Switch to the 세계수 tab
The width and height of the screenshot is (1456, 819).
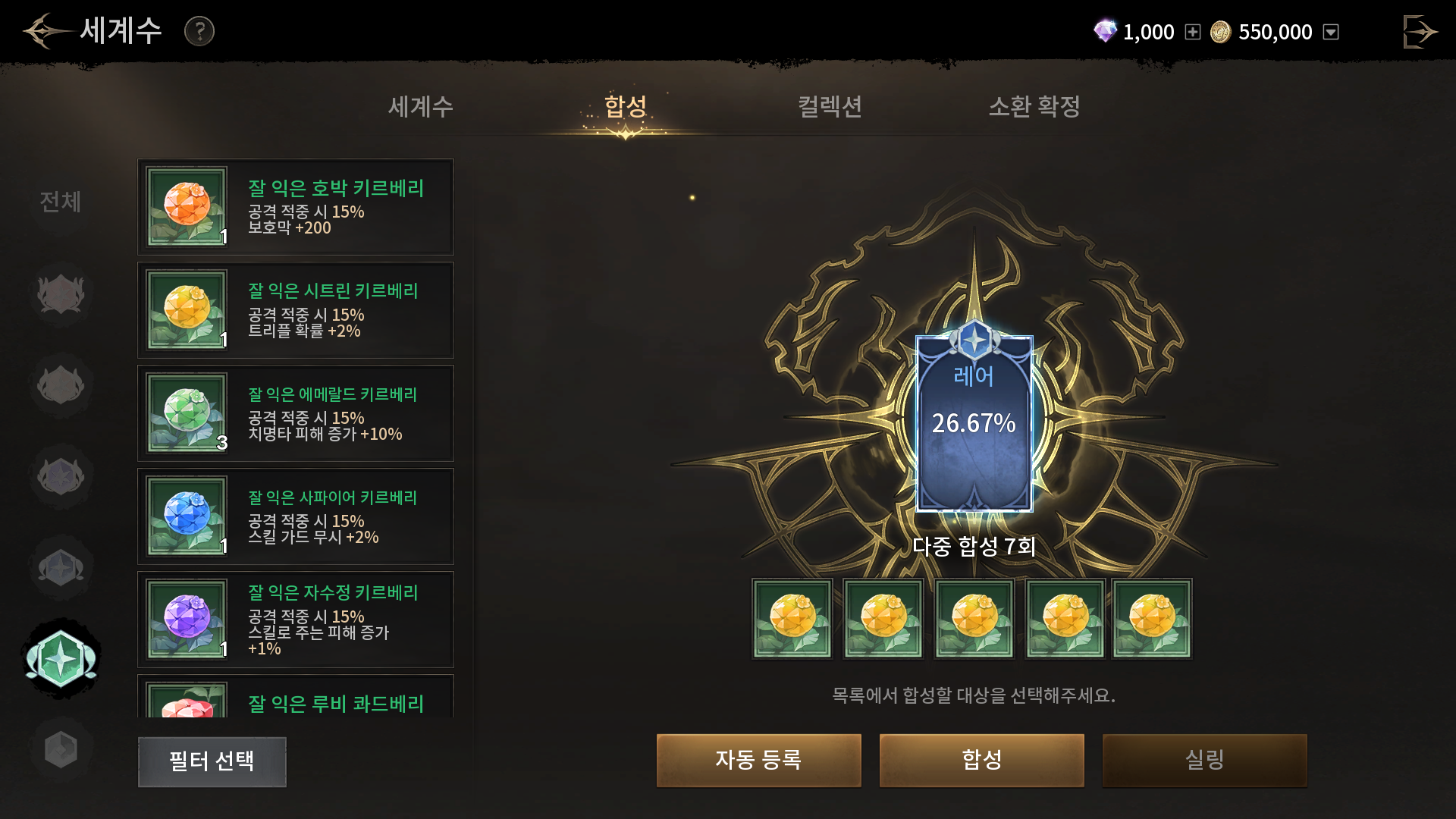coord(421,107)
